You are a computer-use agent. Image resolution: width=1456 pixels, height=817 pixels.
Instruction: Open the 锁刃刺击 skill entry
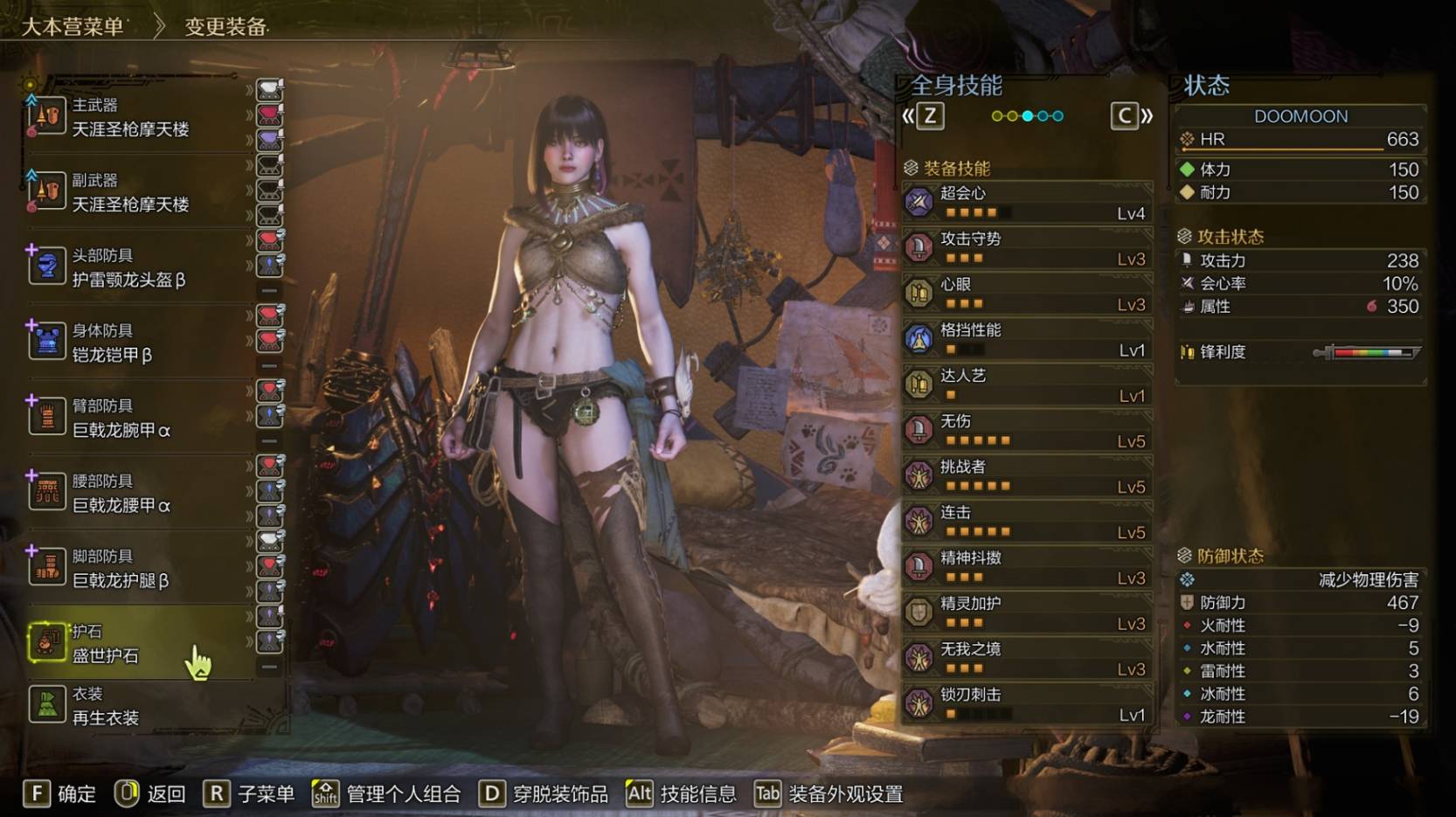coord(1028,703)
